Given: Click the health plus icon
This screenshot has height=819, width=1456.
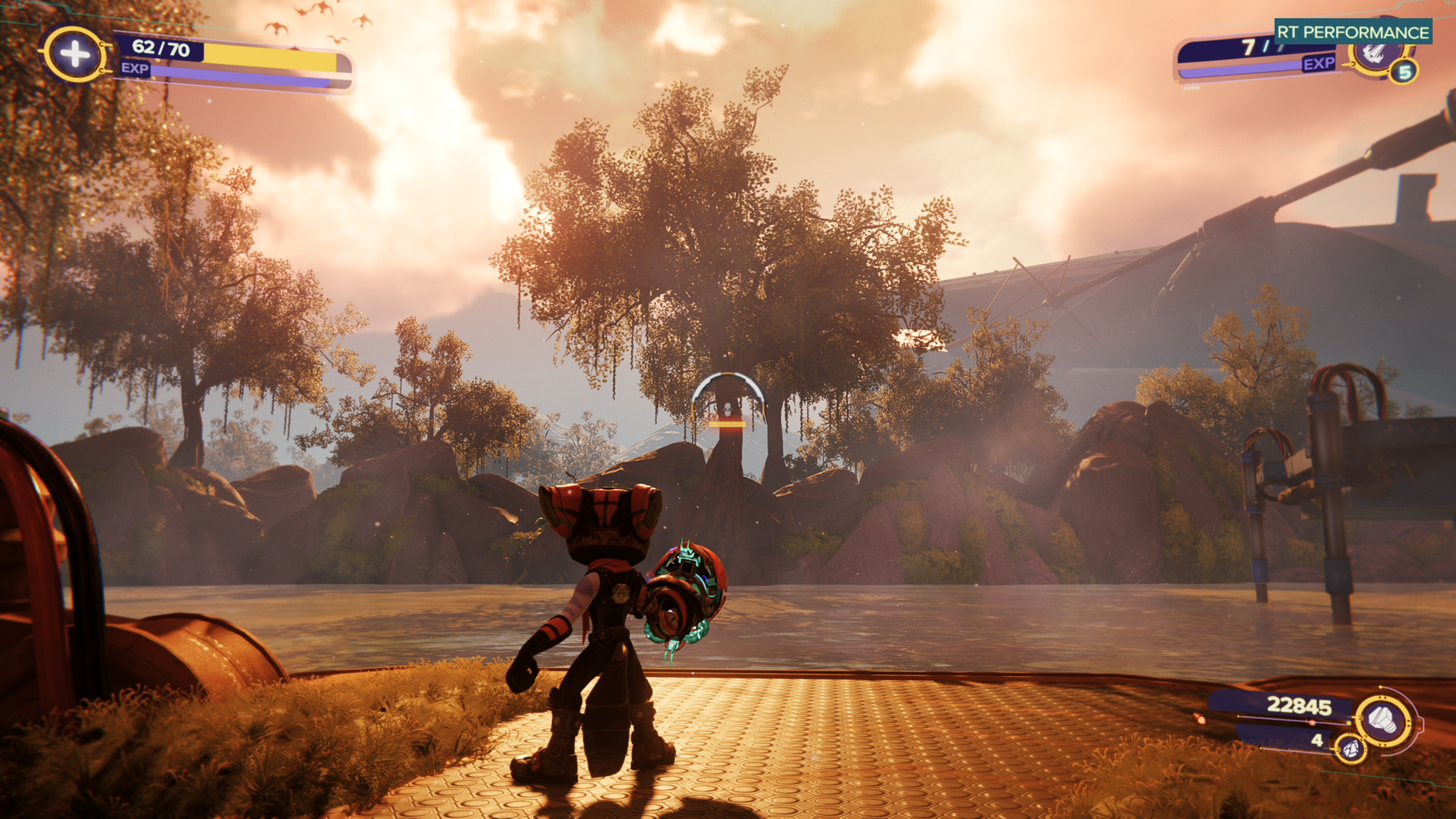Looking at the screenshot, I should [x=75, y=55].
